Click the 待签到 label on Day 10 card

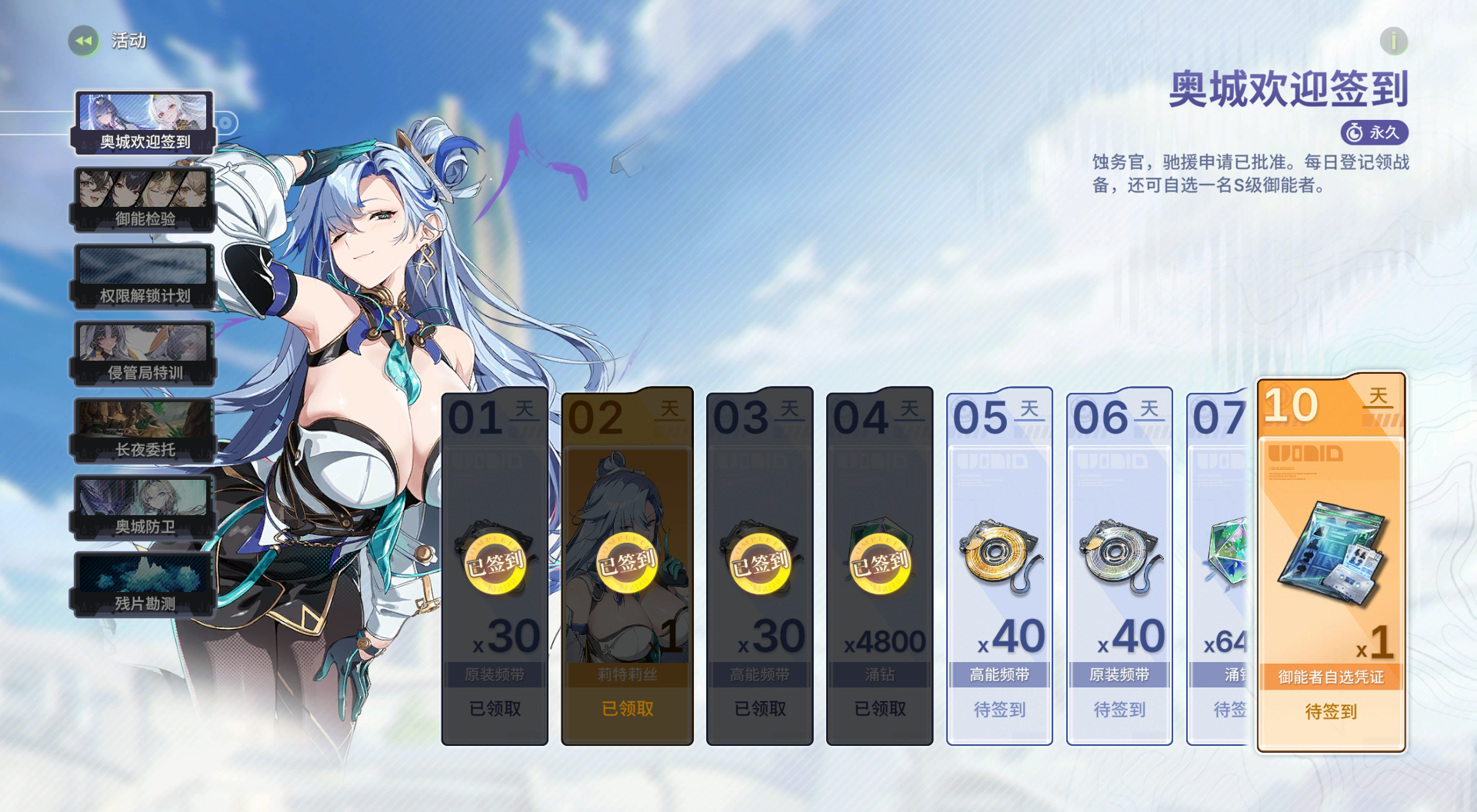tap(1330, 711)
